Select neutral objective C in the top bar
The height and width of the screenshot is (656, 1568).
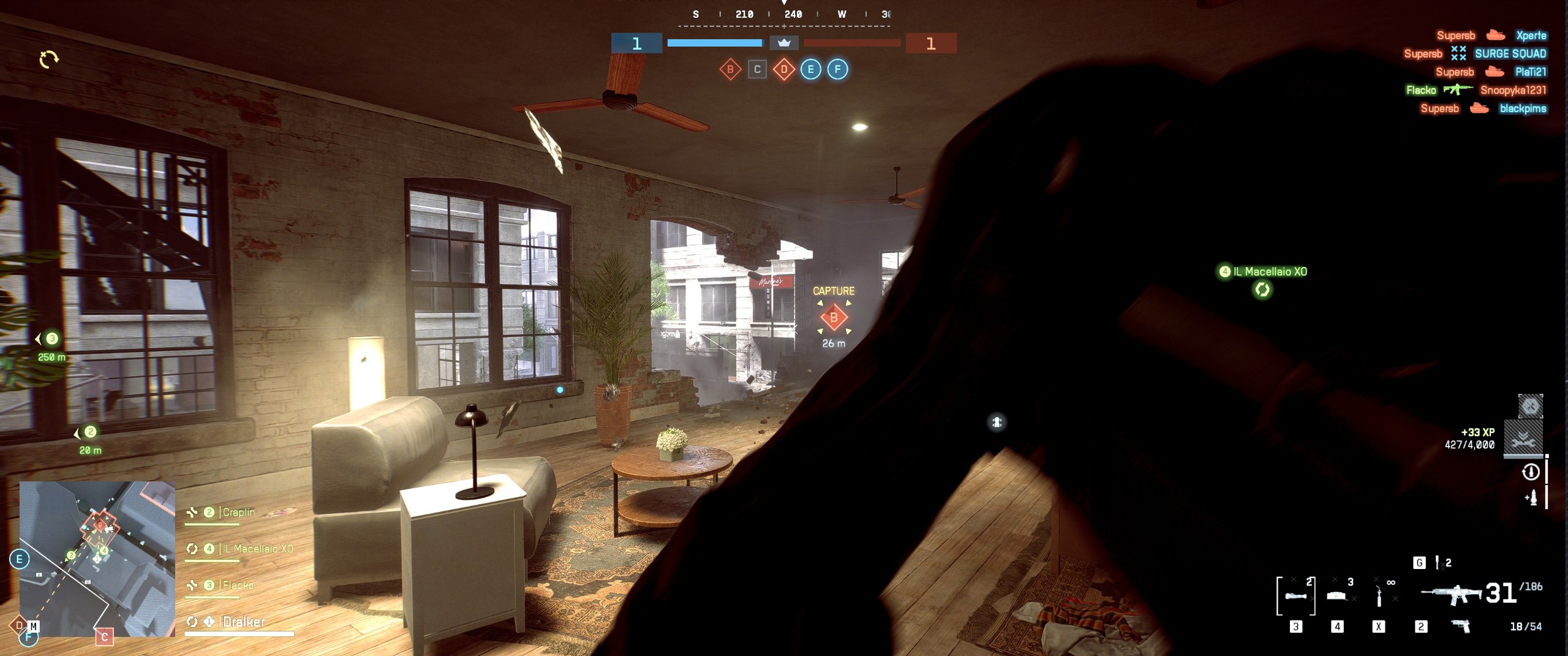pos(757,69)
